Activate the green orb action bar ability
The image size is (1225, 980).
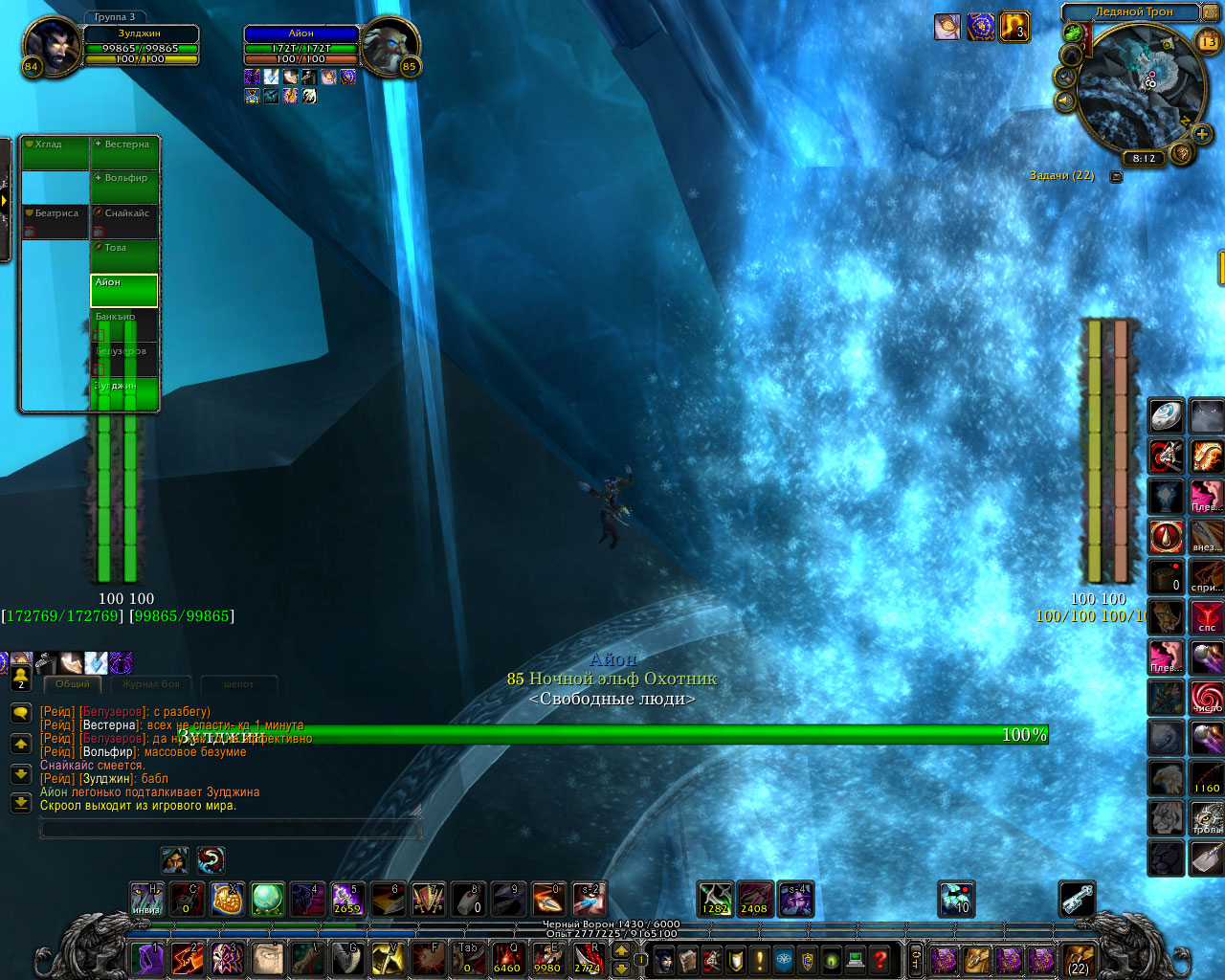coord(268,900)
